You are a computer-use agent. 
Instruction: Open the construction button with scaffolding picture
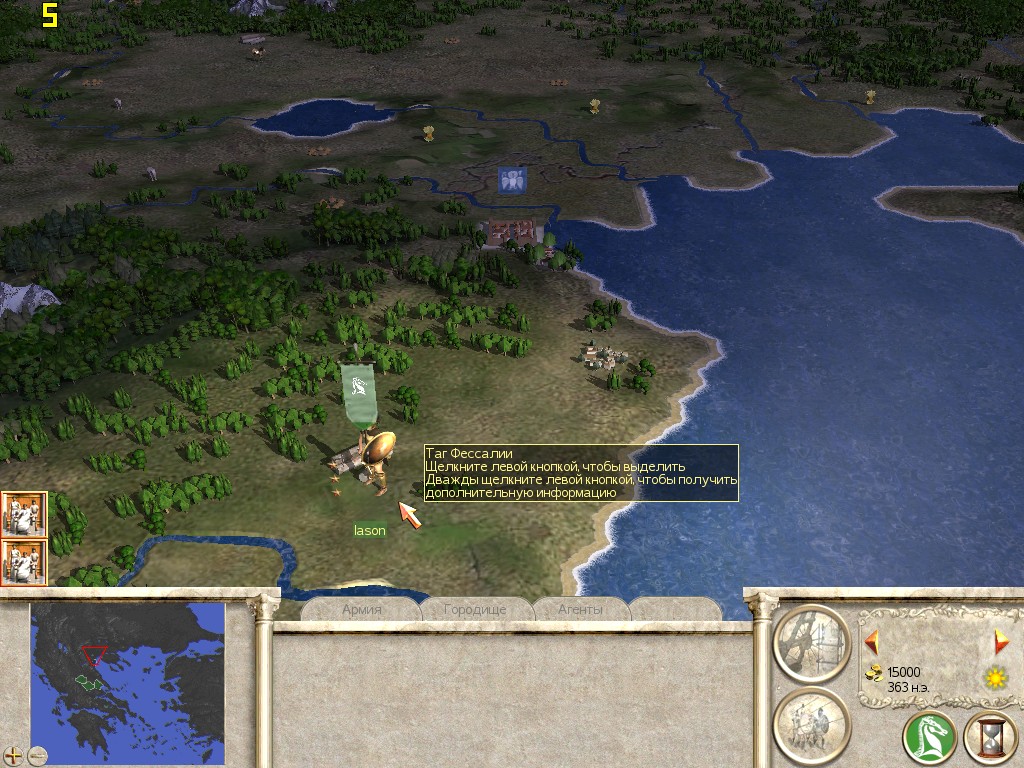click(x=811, y=642)
